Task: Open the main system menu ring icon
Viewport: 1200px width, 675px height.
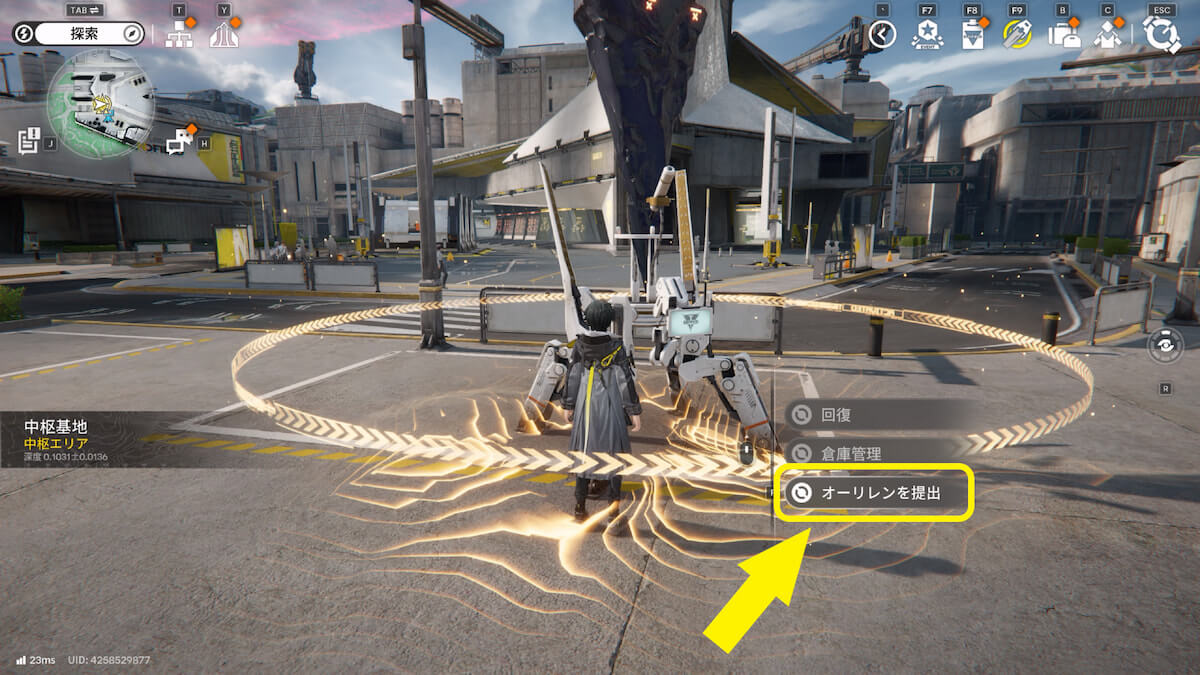Action: (x=1161, y=34)
